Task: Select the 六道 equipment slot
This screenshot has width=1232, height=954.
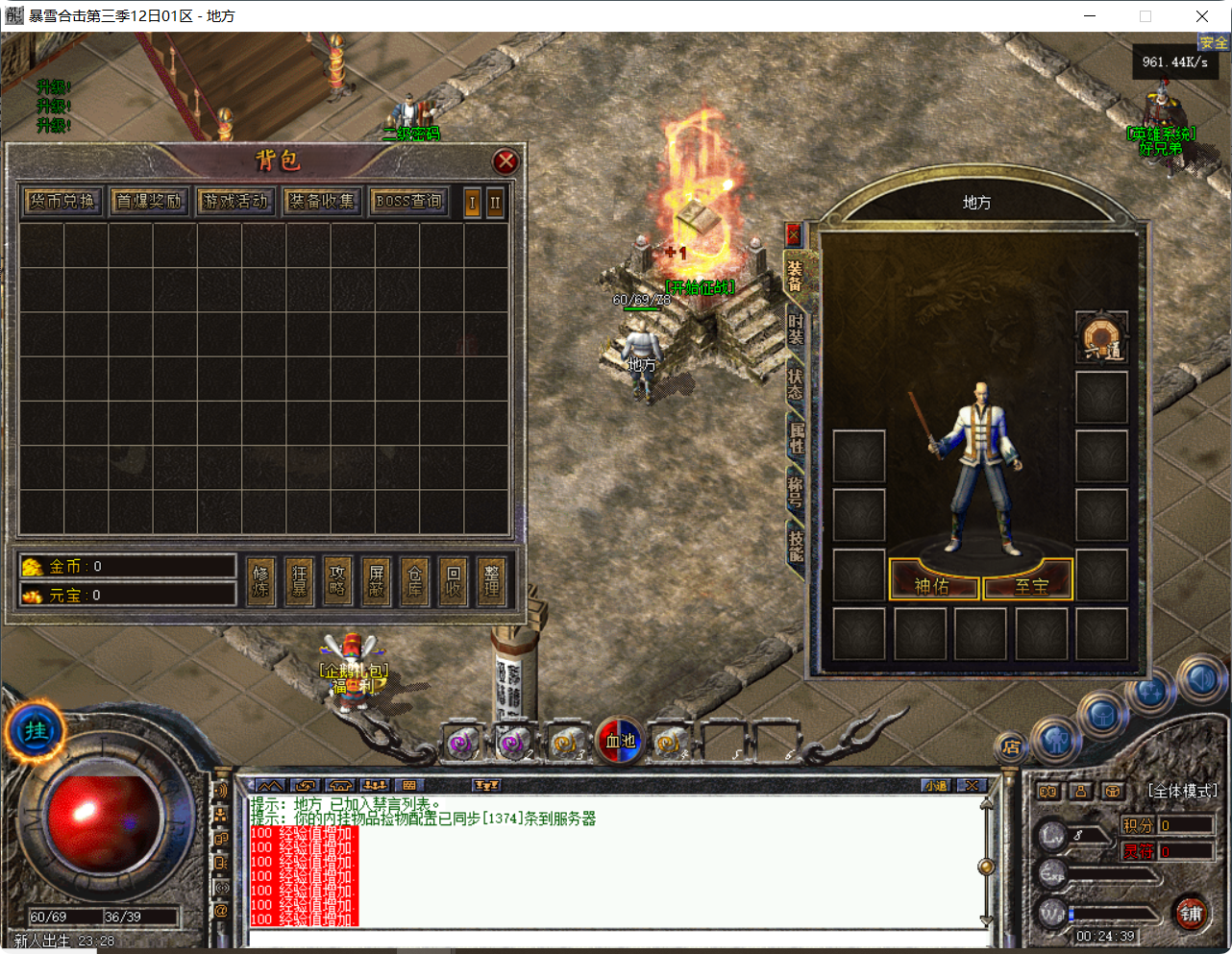Action: (1101, 337)
